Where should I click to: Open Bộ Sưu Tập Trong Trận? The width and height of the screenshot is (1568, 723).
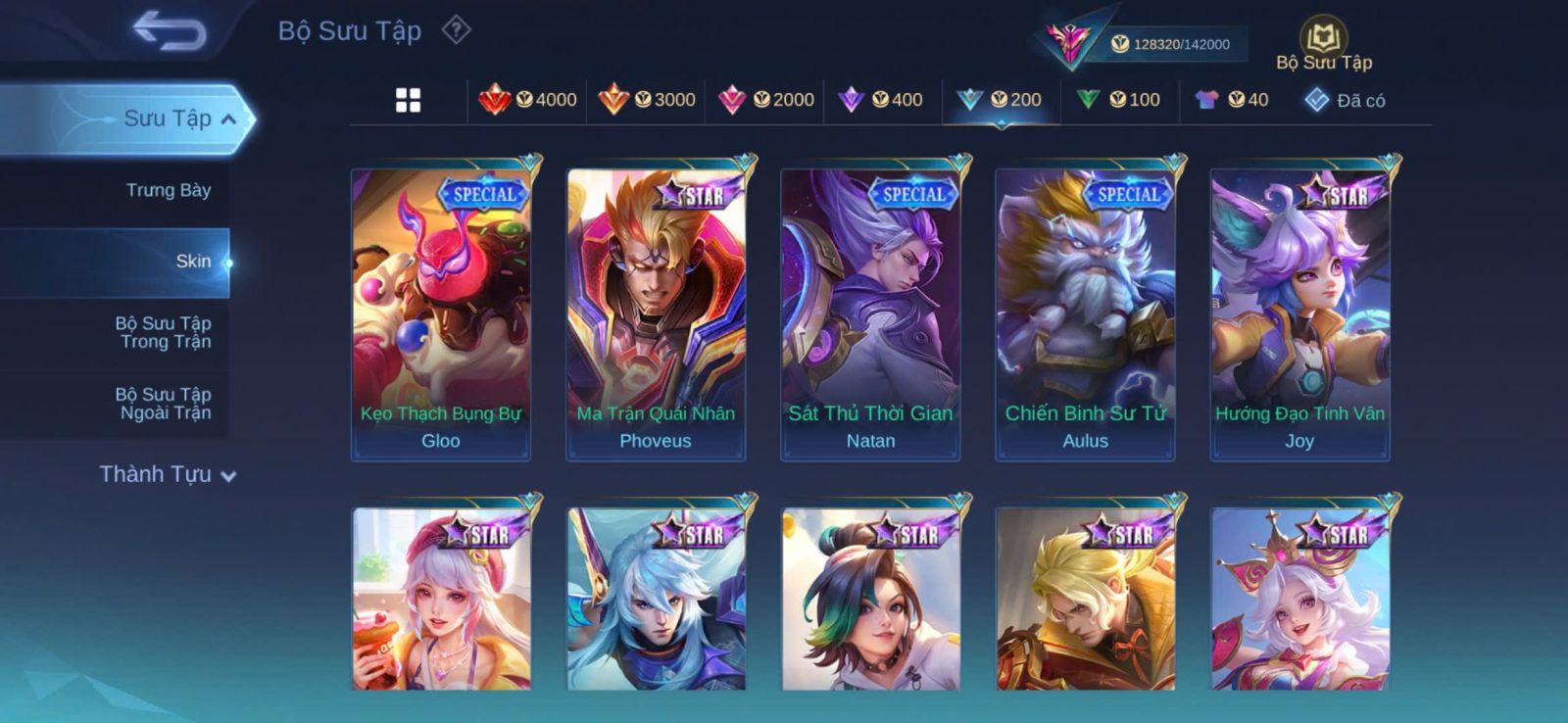coord(164,332)
